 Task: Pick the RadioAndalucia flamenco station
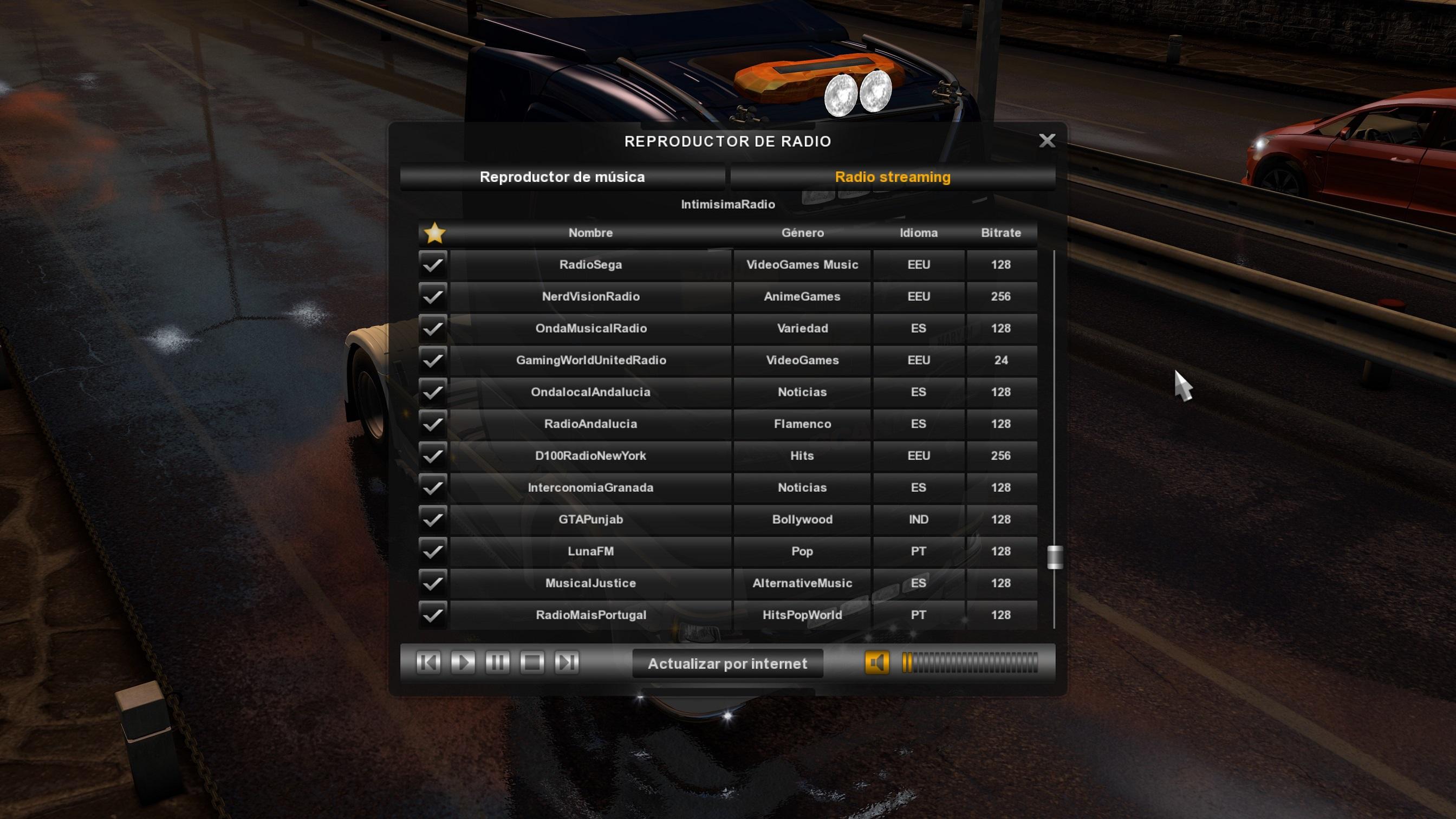590,424
